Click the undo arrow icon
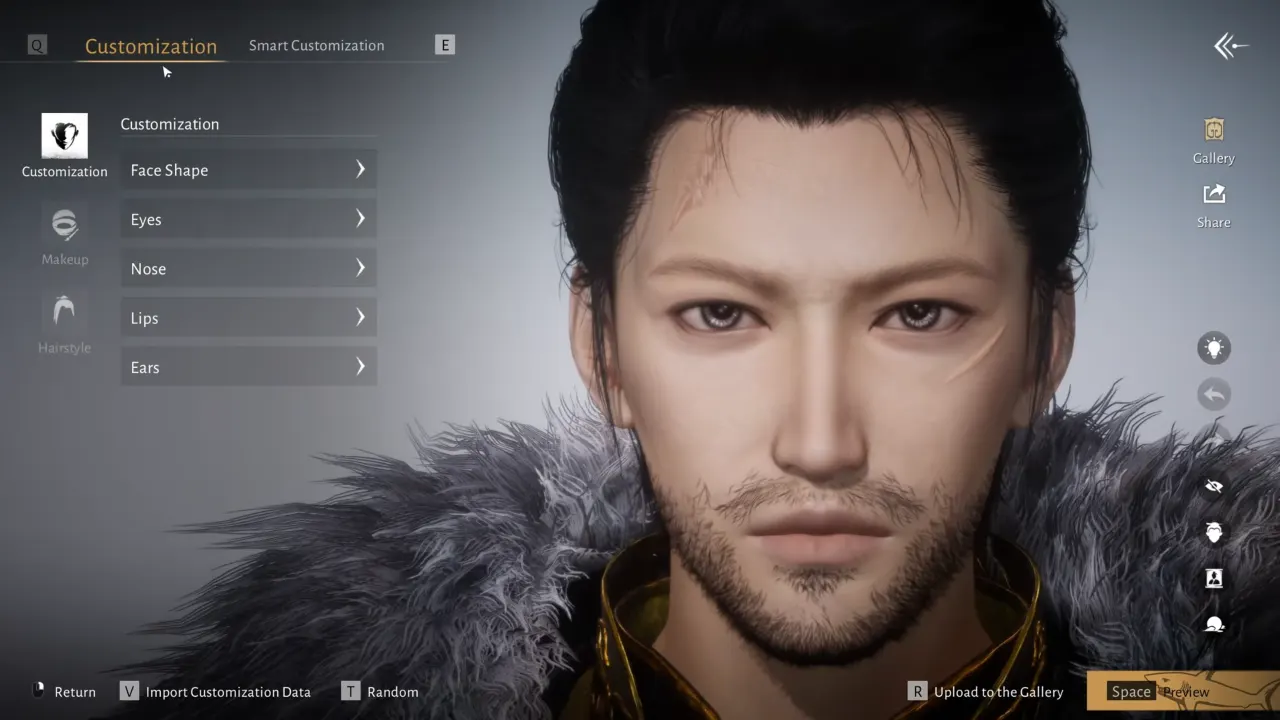1280x720 pixels. coord(1214,394)
